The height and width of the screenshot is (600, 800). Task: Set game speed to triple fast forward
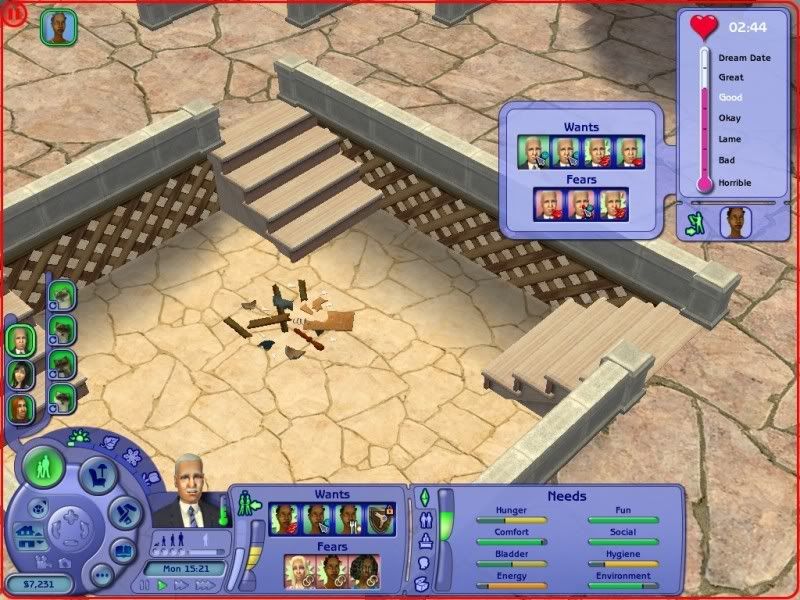click(x=205, y=584)
